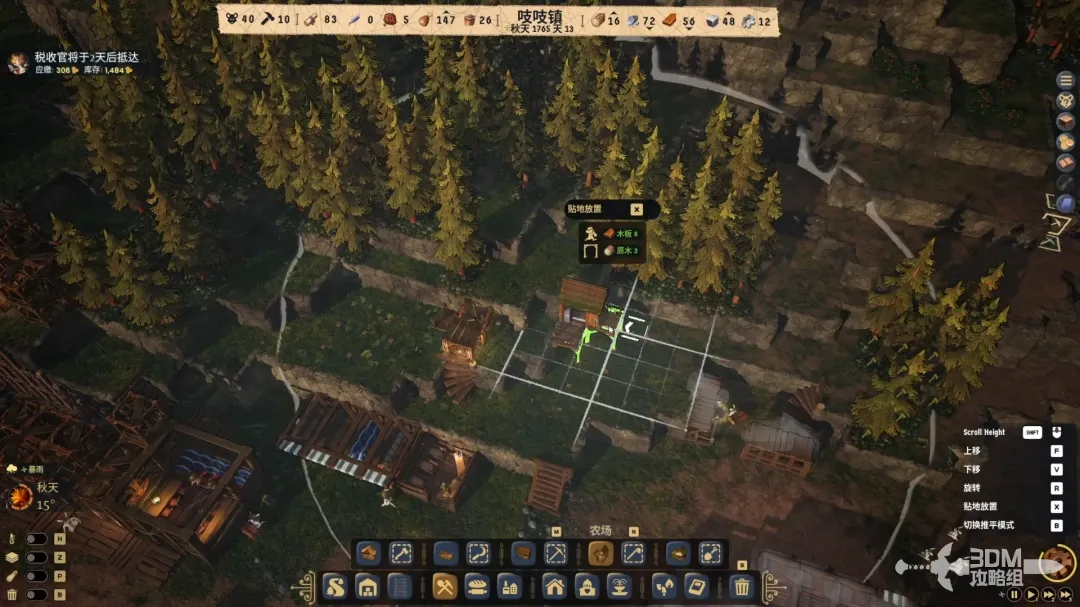Select the highlighted farm building icon
Viewport: 1080px width, 607px height.
click(600, 553)
